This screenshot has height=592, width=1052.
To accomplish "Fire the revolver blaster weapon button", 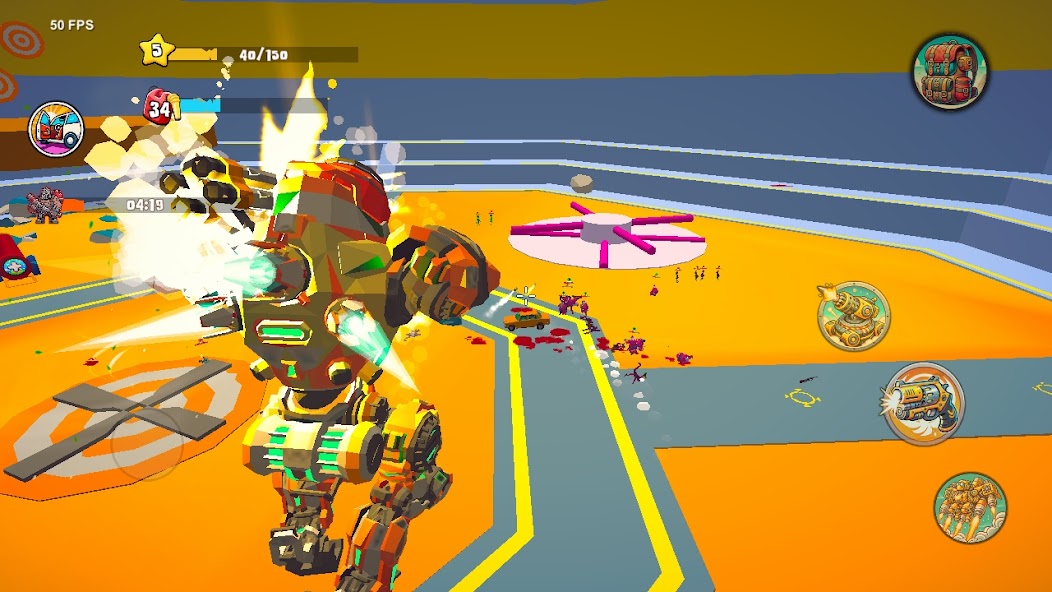I will 923,404.
